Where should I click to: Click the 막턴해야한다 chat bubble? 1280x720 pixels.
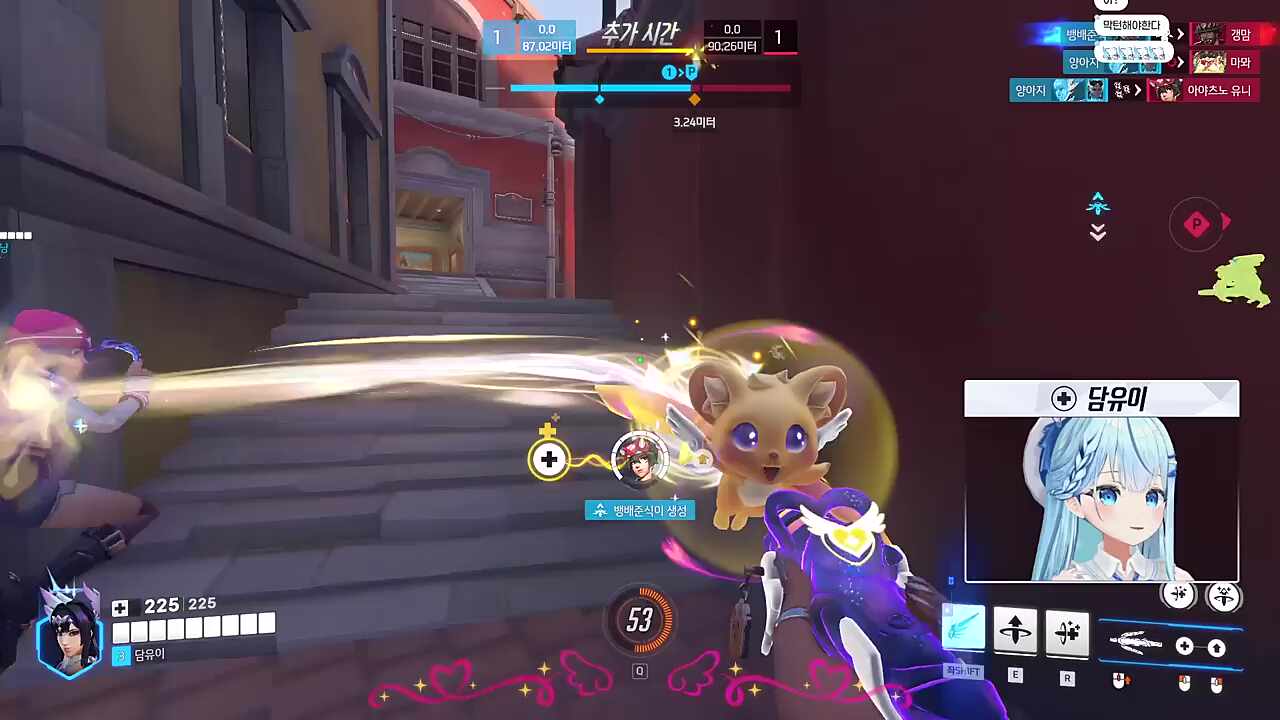point(1132,25)
